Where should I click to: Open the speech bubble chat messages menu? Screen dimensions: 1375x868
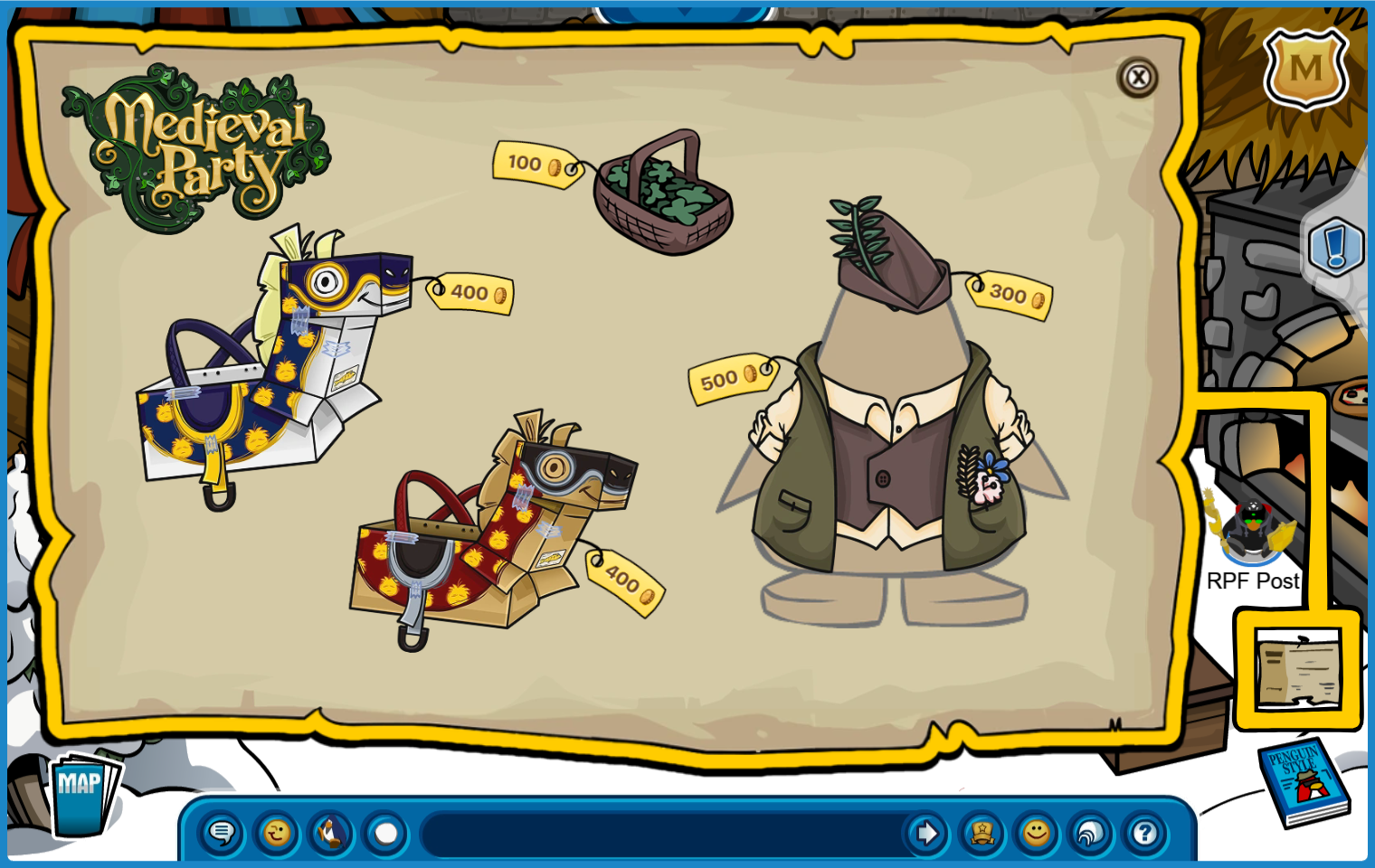coord(222,833)
